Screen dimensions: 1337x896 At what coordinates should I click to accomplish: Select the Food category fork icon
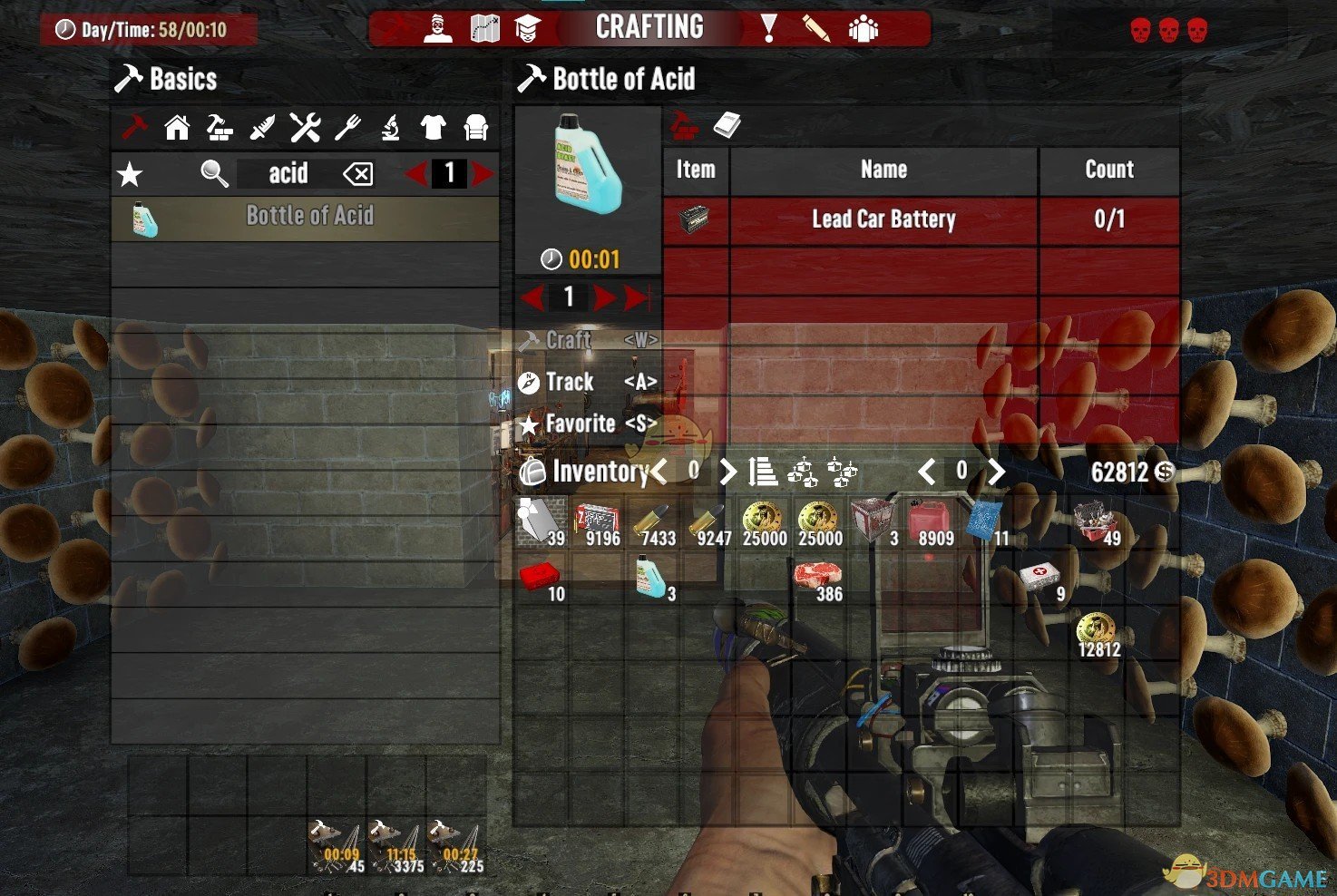click(x=347, y=127)
